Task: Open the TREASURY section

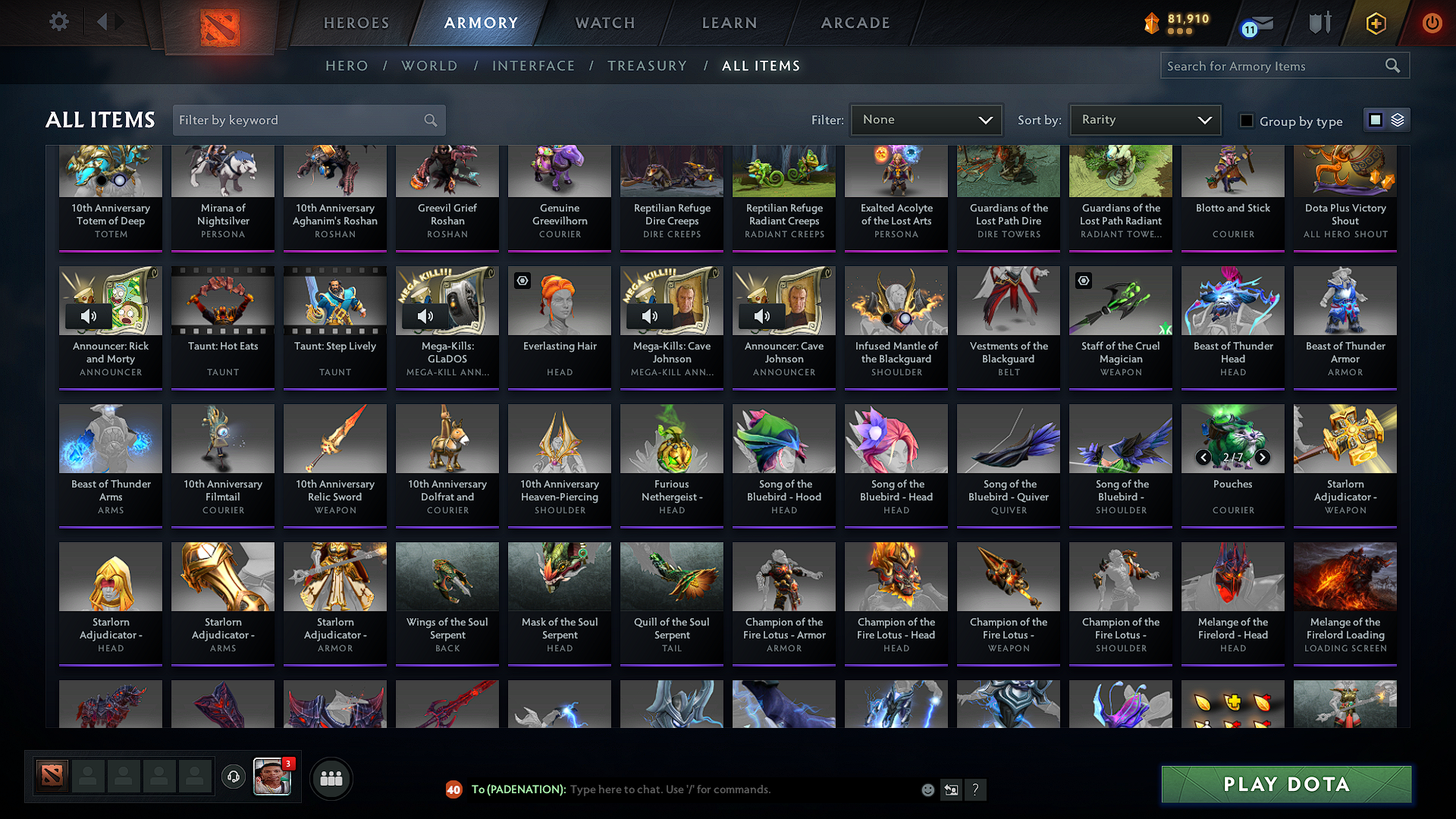Action: click(647, 65)
